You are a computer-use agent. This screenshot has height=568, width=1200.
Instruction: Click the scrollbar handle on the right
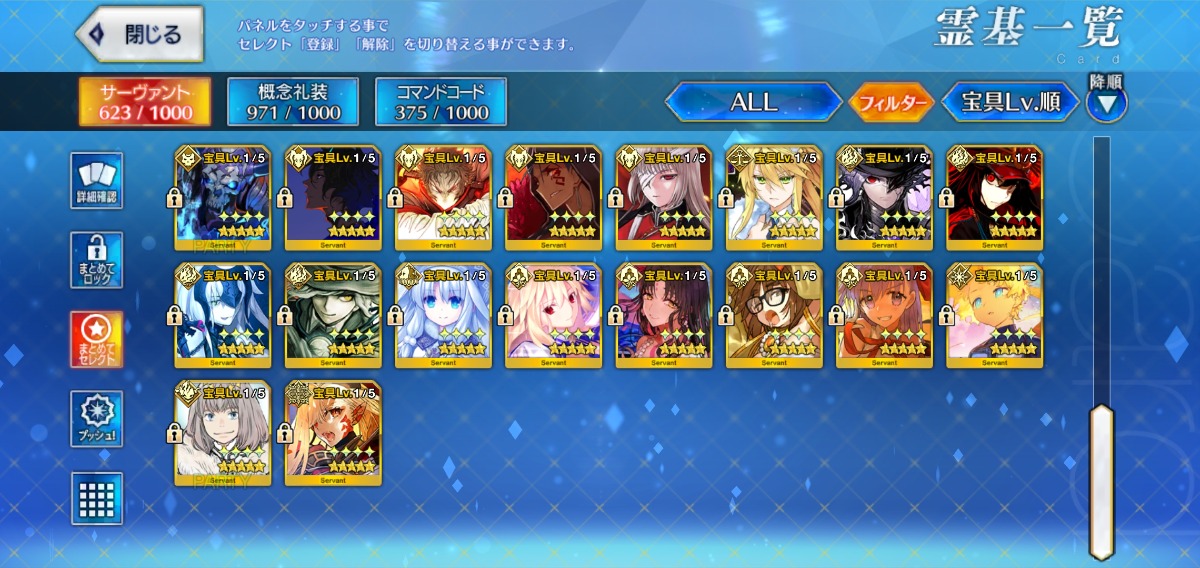click(x=1101, y=480)
